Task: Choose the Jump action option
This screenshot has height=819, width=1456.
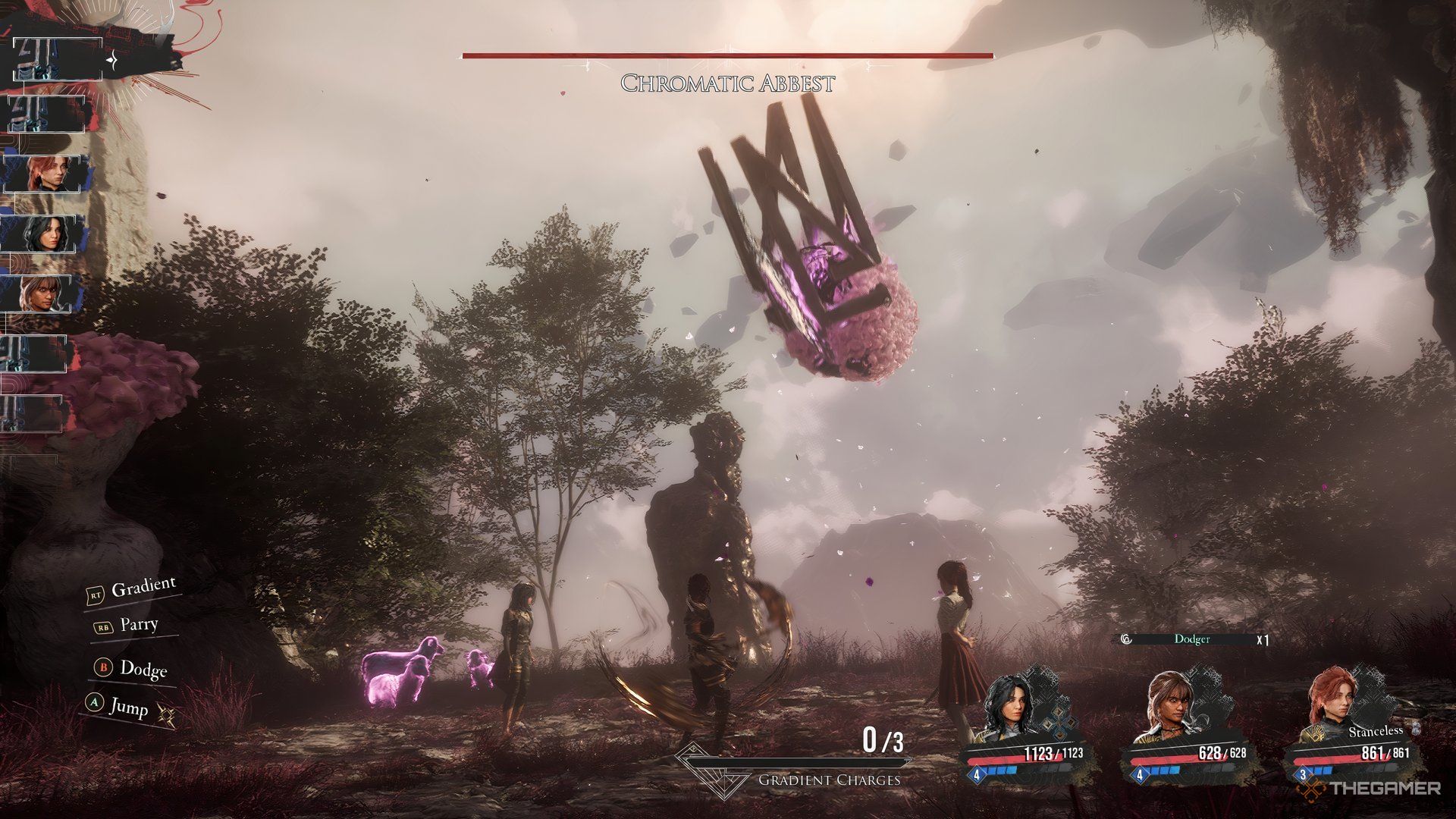Action: 127,706
